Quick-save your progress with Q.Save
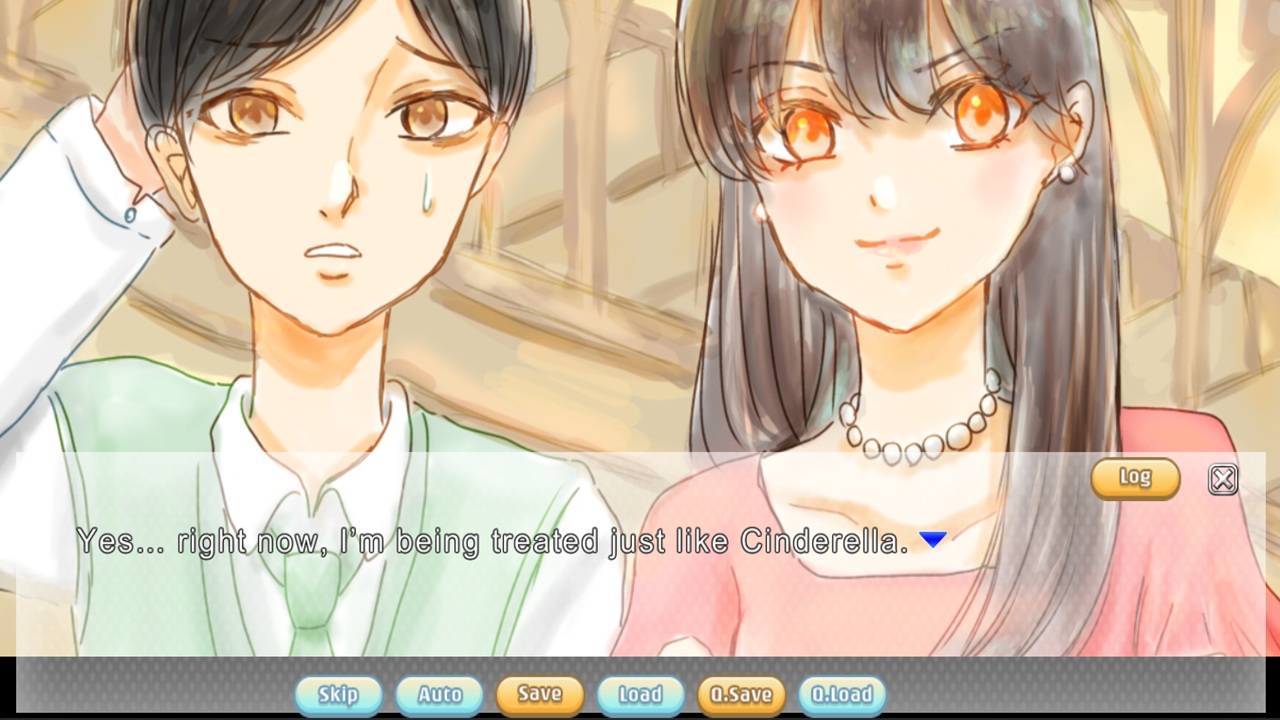 tap(742, 694)
